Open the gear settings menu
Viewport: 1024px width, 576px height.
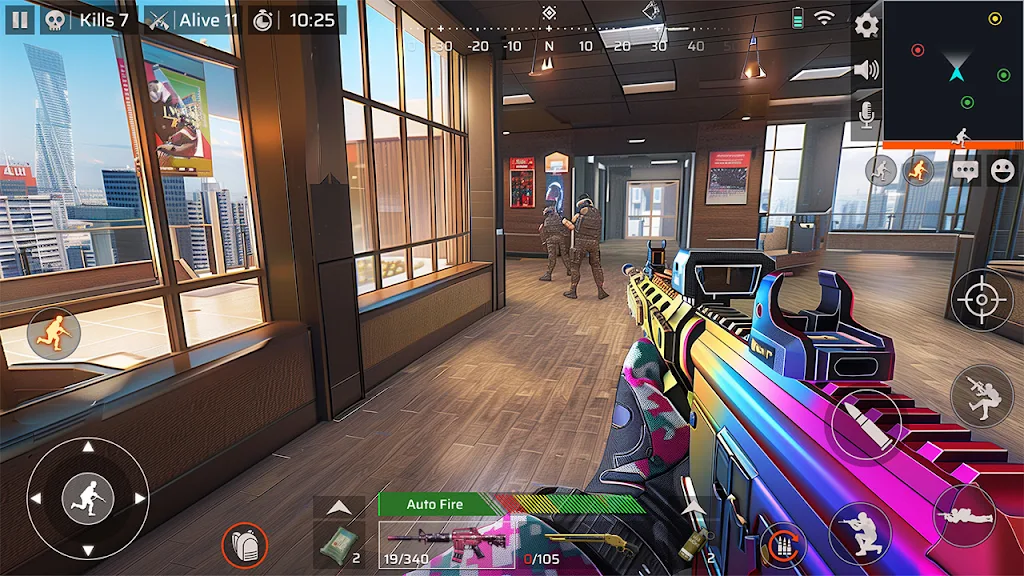pyautogui.click(x=866, y=25)
